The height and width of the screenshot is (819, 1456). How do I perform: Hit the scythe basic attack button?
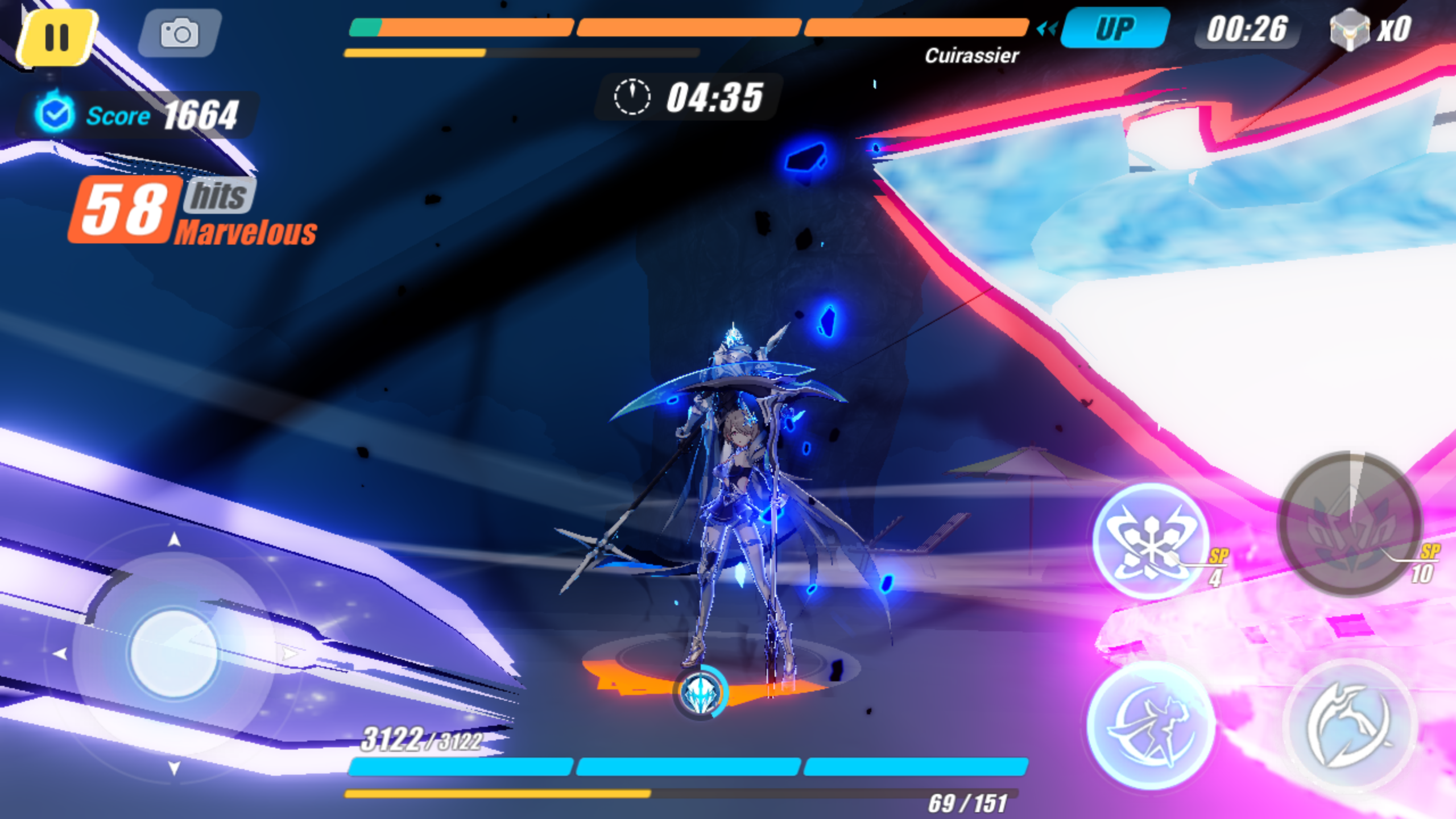click(1349, 726)
